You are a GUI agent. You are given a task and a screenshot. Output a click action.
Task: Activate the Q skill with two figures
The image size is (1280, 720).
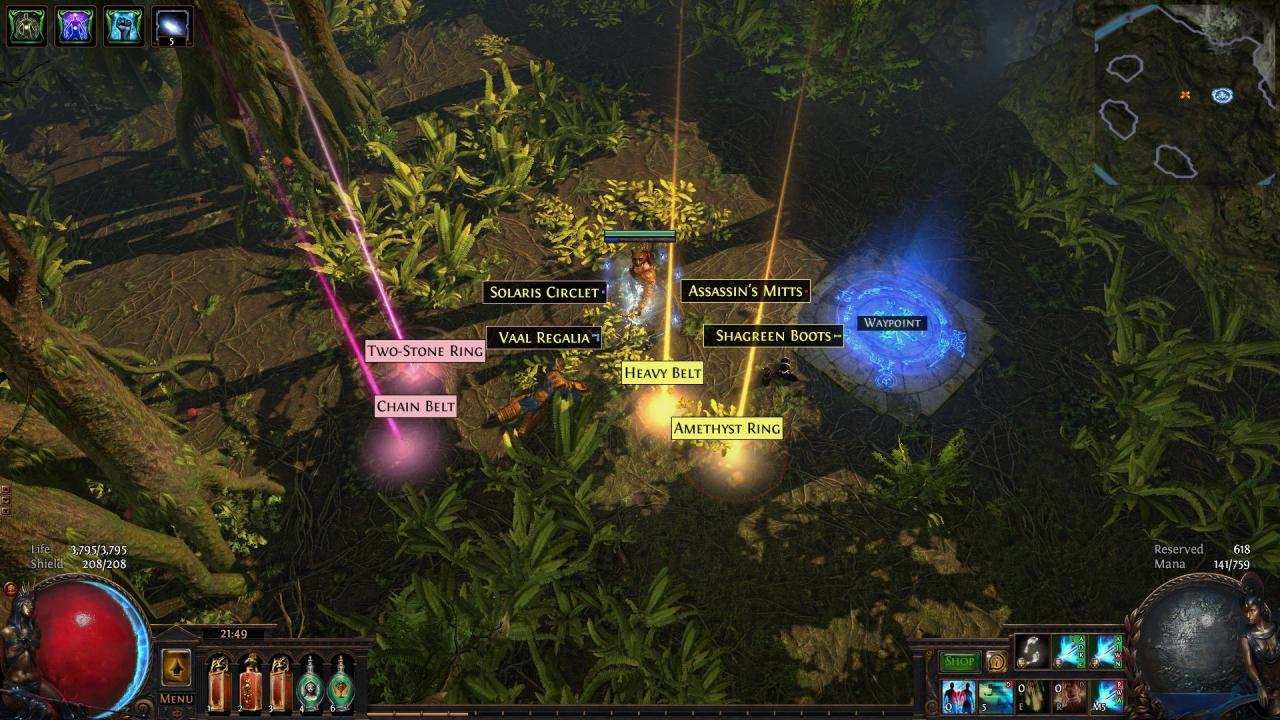(x=958, y=696)
